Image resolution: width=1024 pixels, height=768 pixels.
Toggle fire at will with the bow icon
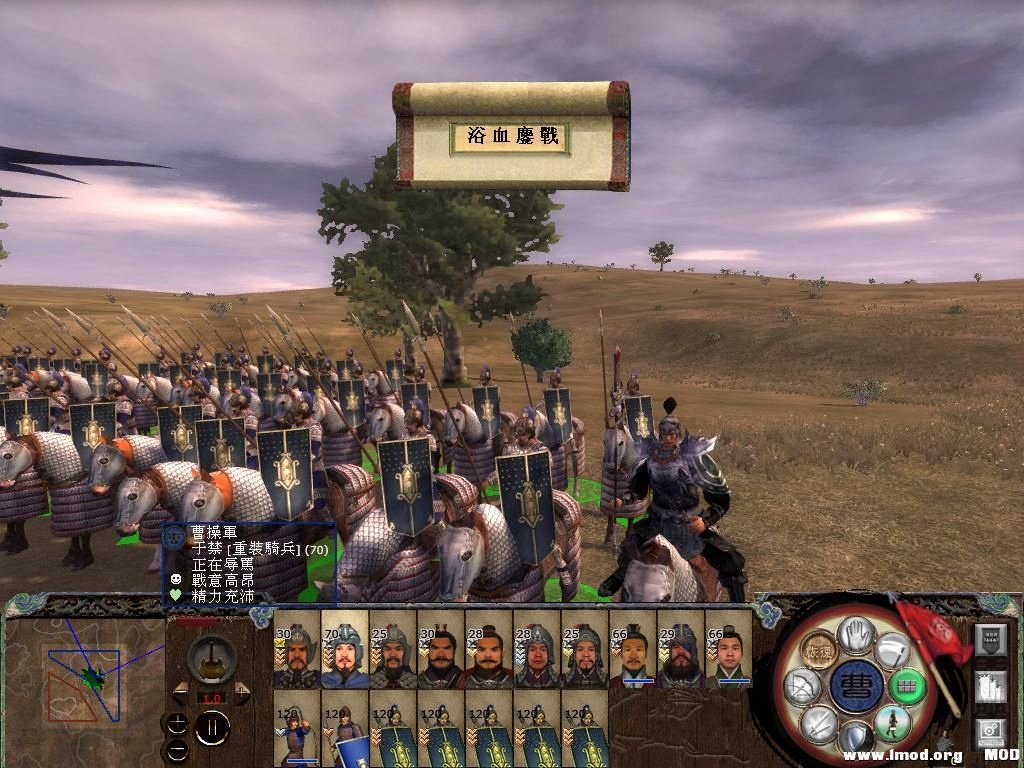pos(803,686)
